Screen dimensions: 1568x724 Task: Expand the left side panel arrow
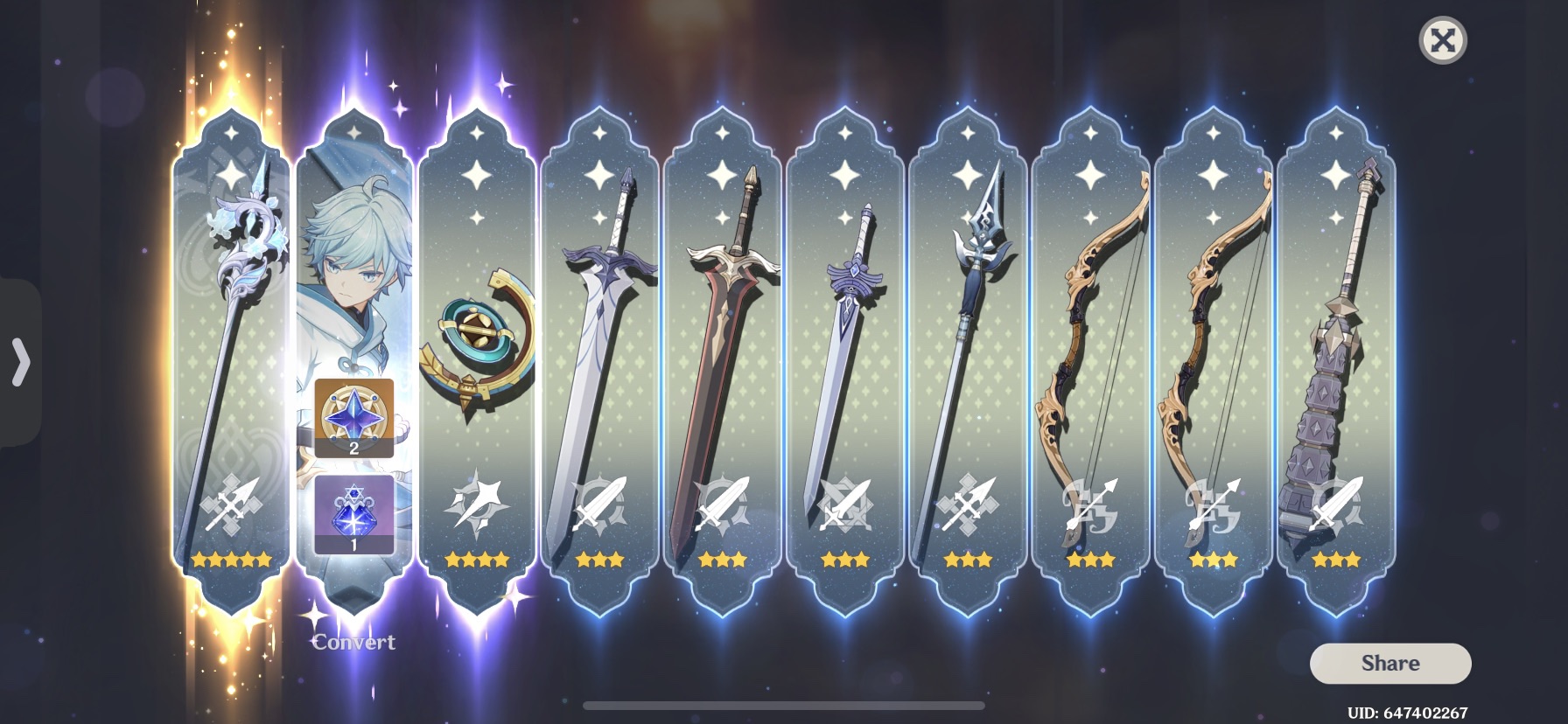pos(21,362)
